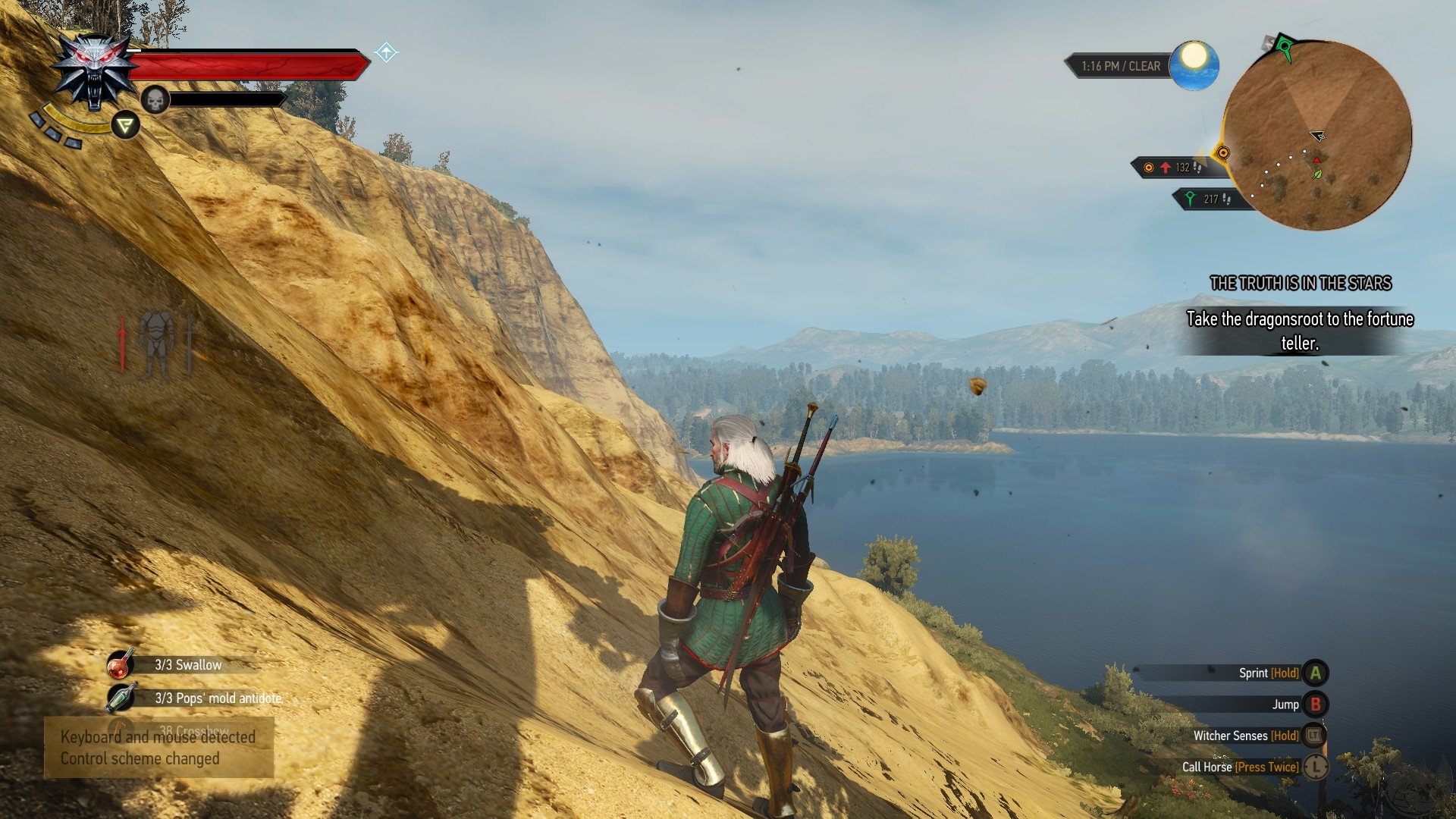Image resolution: width=1456 pixels, height=819 pixels.
Task: Click the armor condition figure
Action: point(156,344)
